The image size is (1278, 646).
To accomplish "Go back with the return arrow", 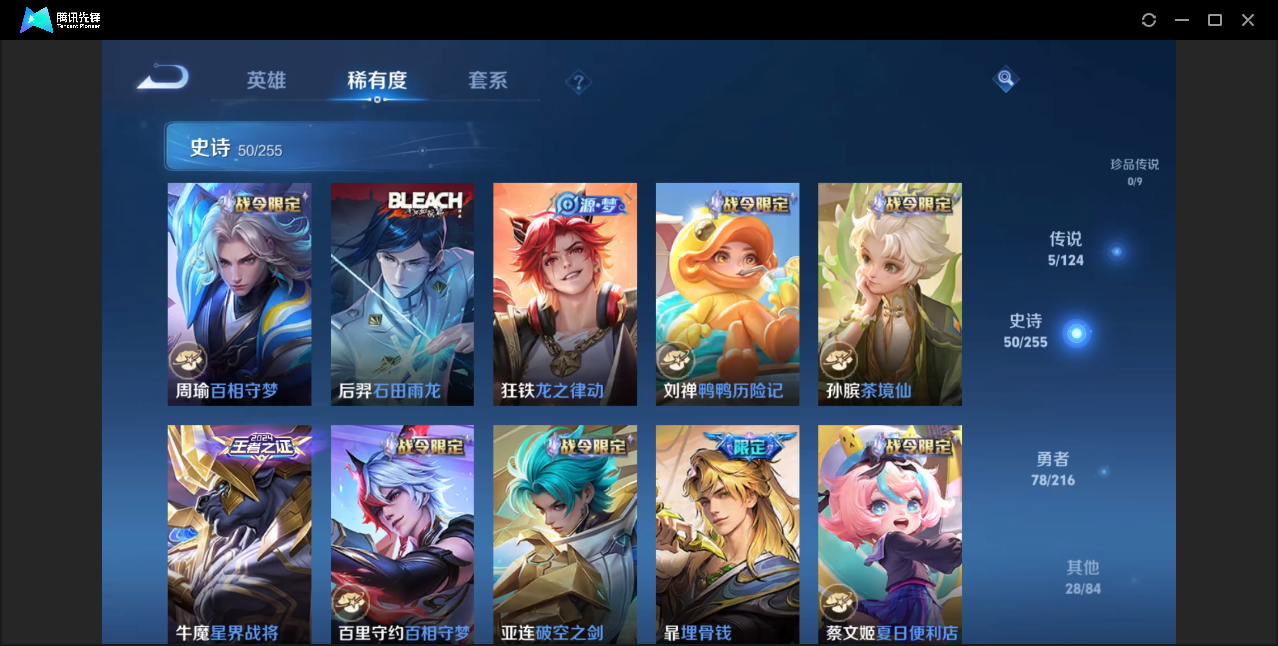I will coord(162,77).
